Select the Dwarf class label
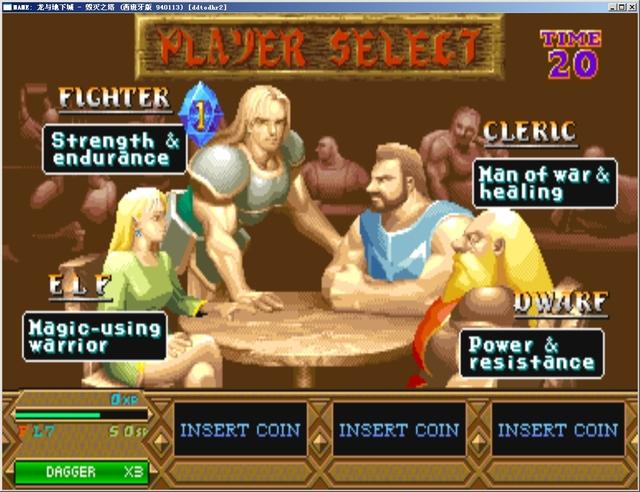The width and height of the screenshot is (640, 492). pos(561,301)
